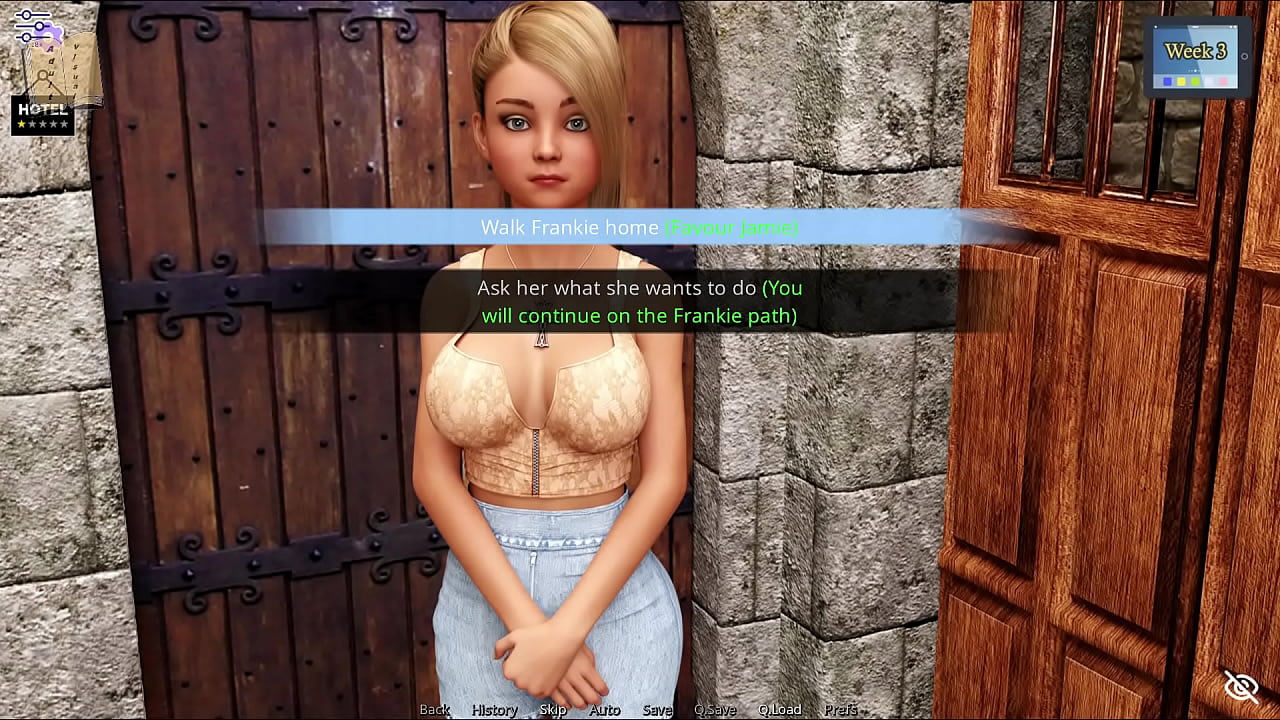Screen dimensions: 1280x720
Task: Go Back in the quick menu
Action: [434, 709]
